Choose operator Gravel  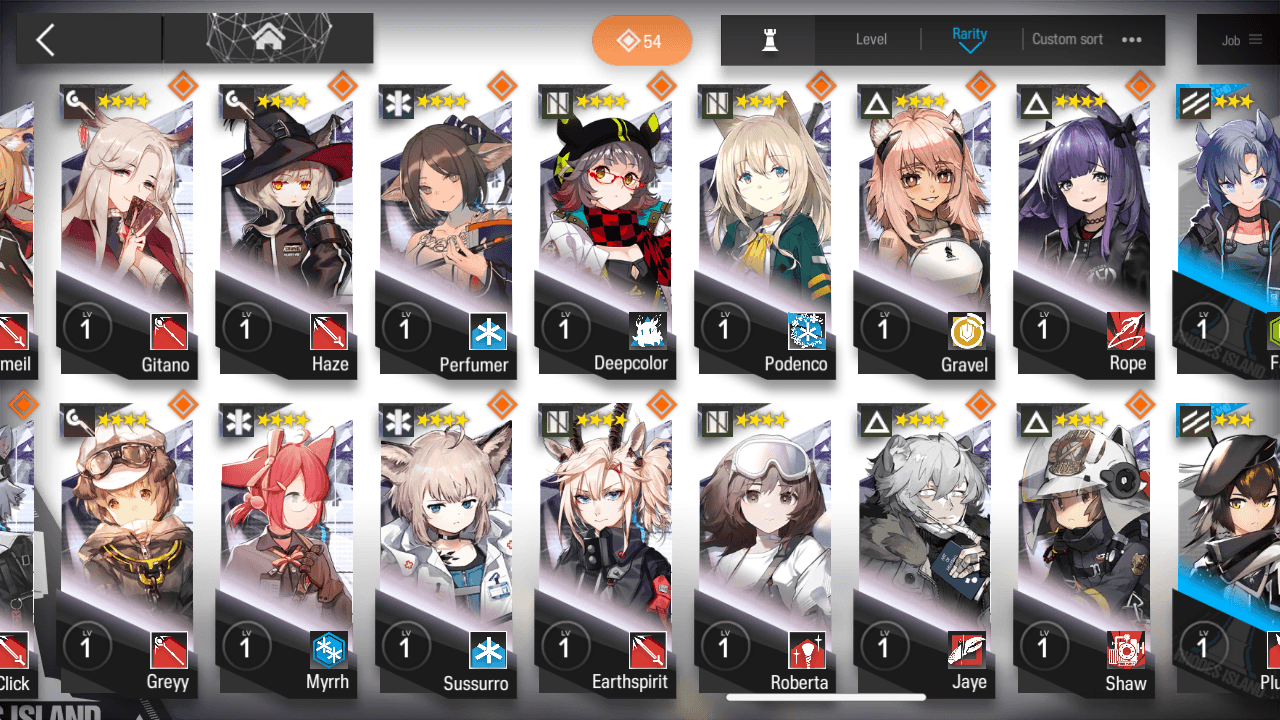click(x=923, y=230)
